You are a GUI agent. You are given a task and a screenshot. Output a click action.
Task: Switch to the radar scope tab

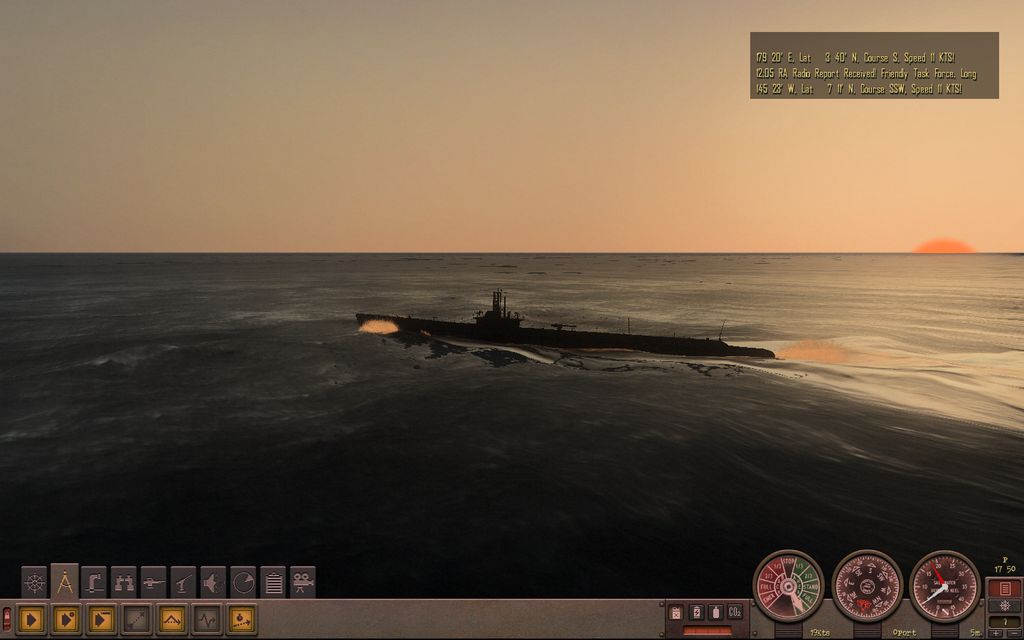pos(243,582)
